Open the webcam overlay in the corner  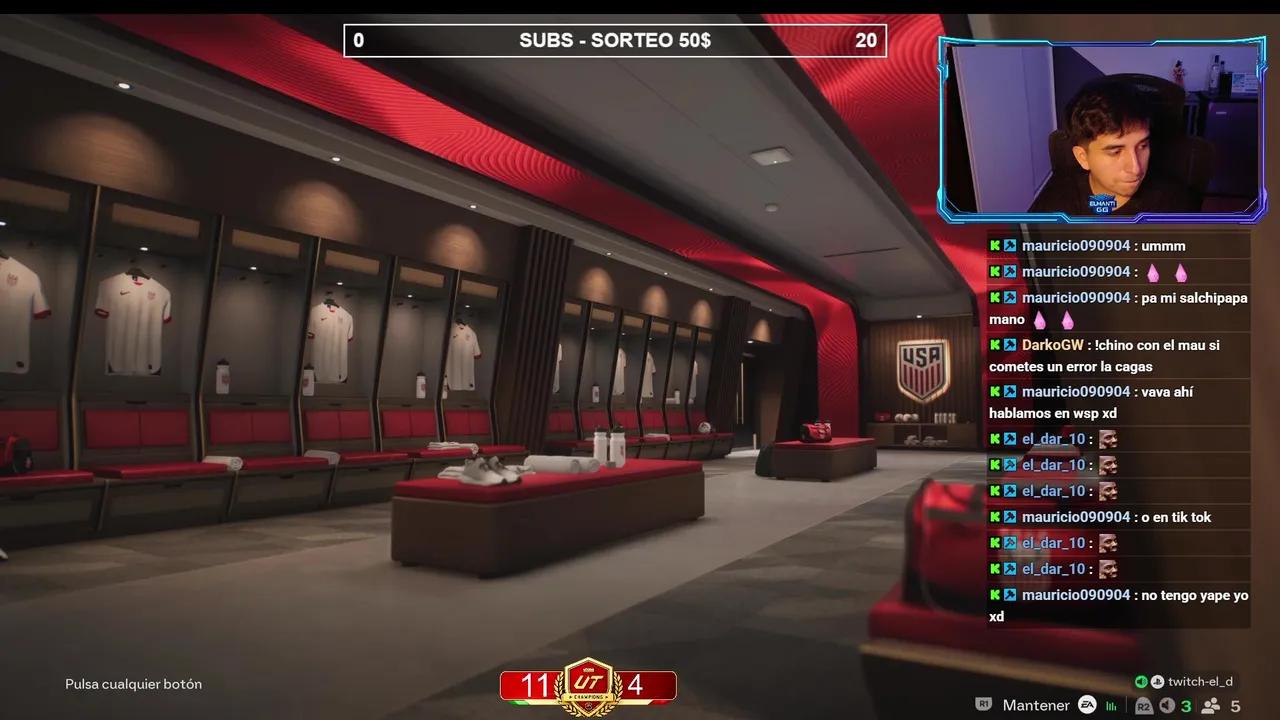pos(1100,125)
